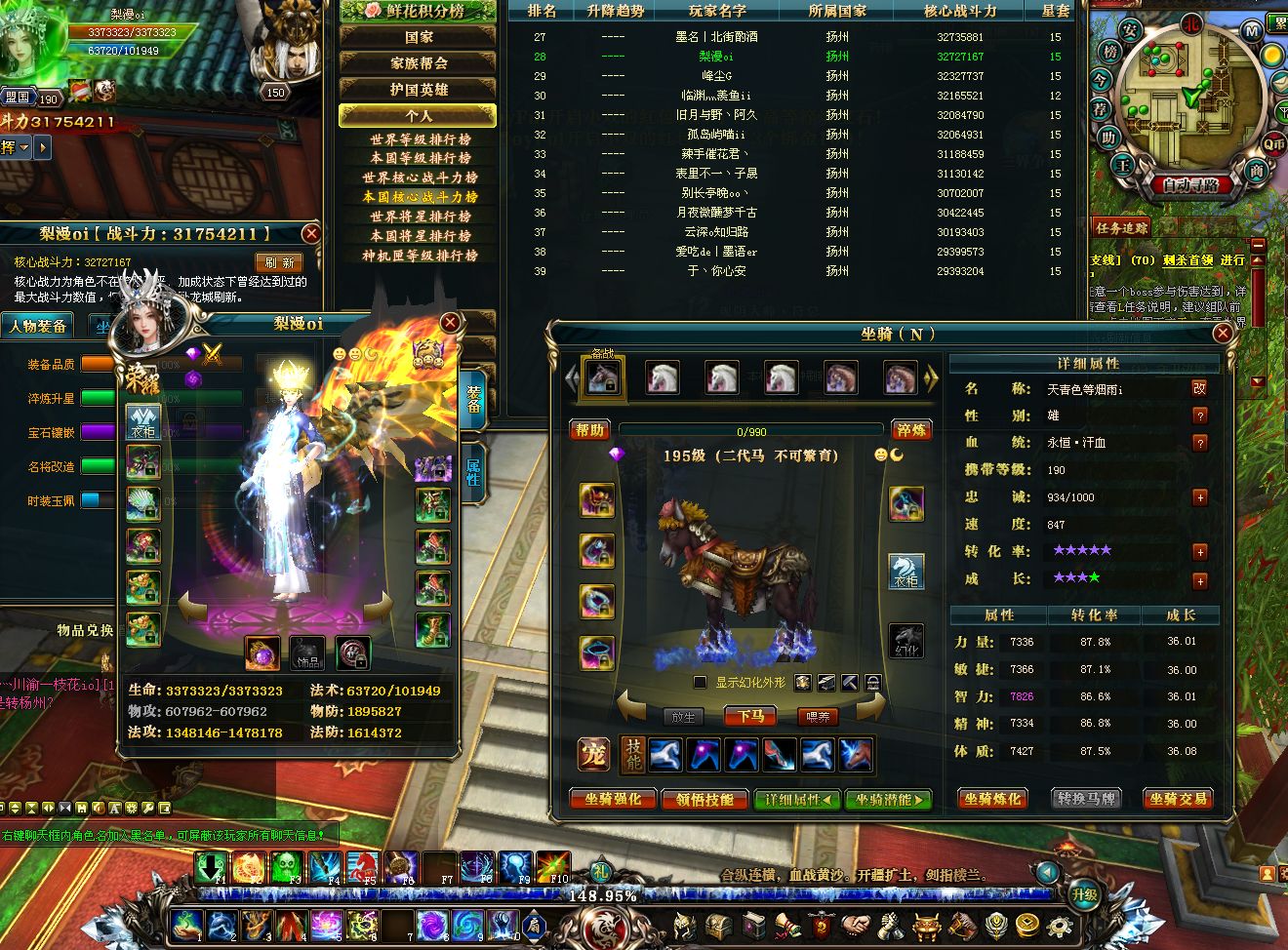The image size is (1288, 950).
Task: Click the 淬炼 button
Action: tap(910, 430)
